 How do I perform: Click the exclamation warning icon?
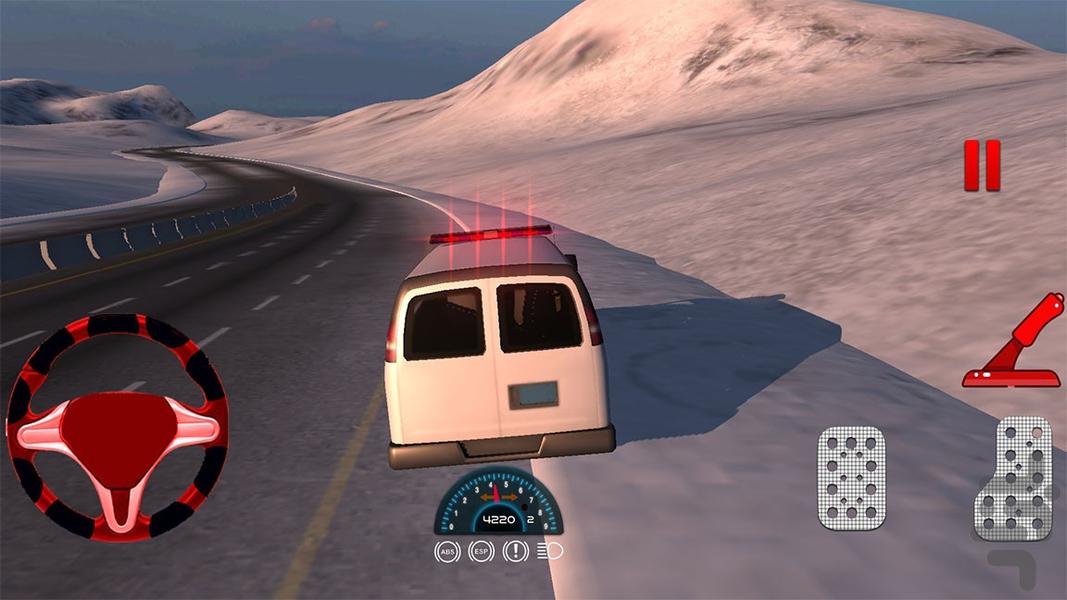click(x=515, y=551)
